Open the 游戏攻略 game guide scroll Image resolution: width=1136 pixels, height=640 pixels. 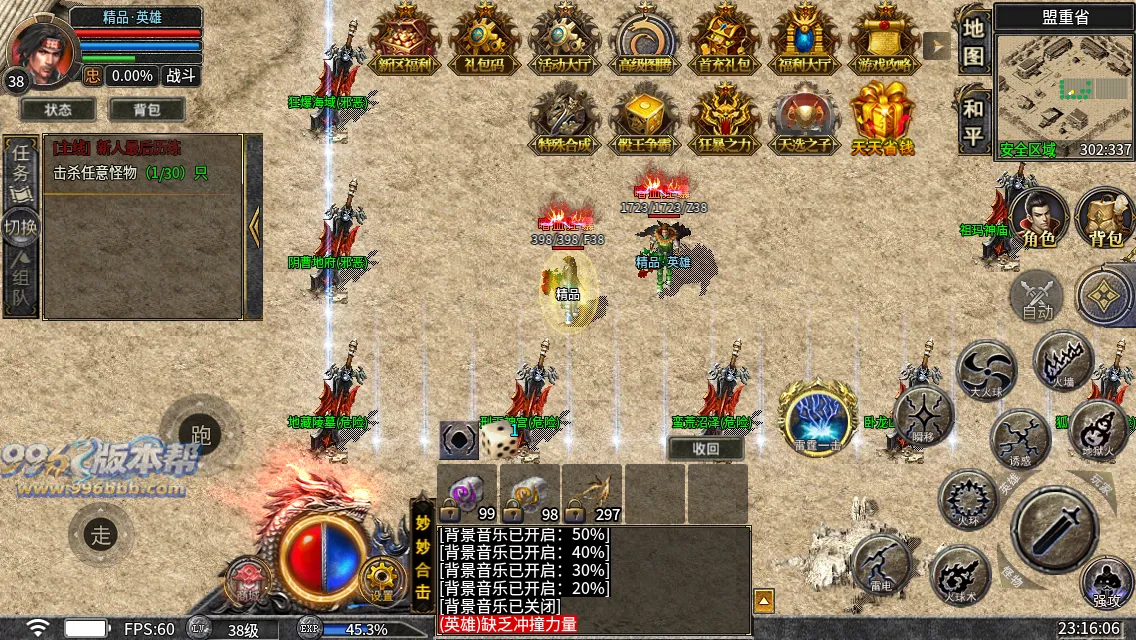click(884, 40)
